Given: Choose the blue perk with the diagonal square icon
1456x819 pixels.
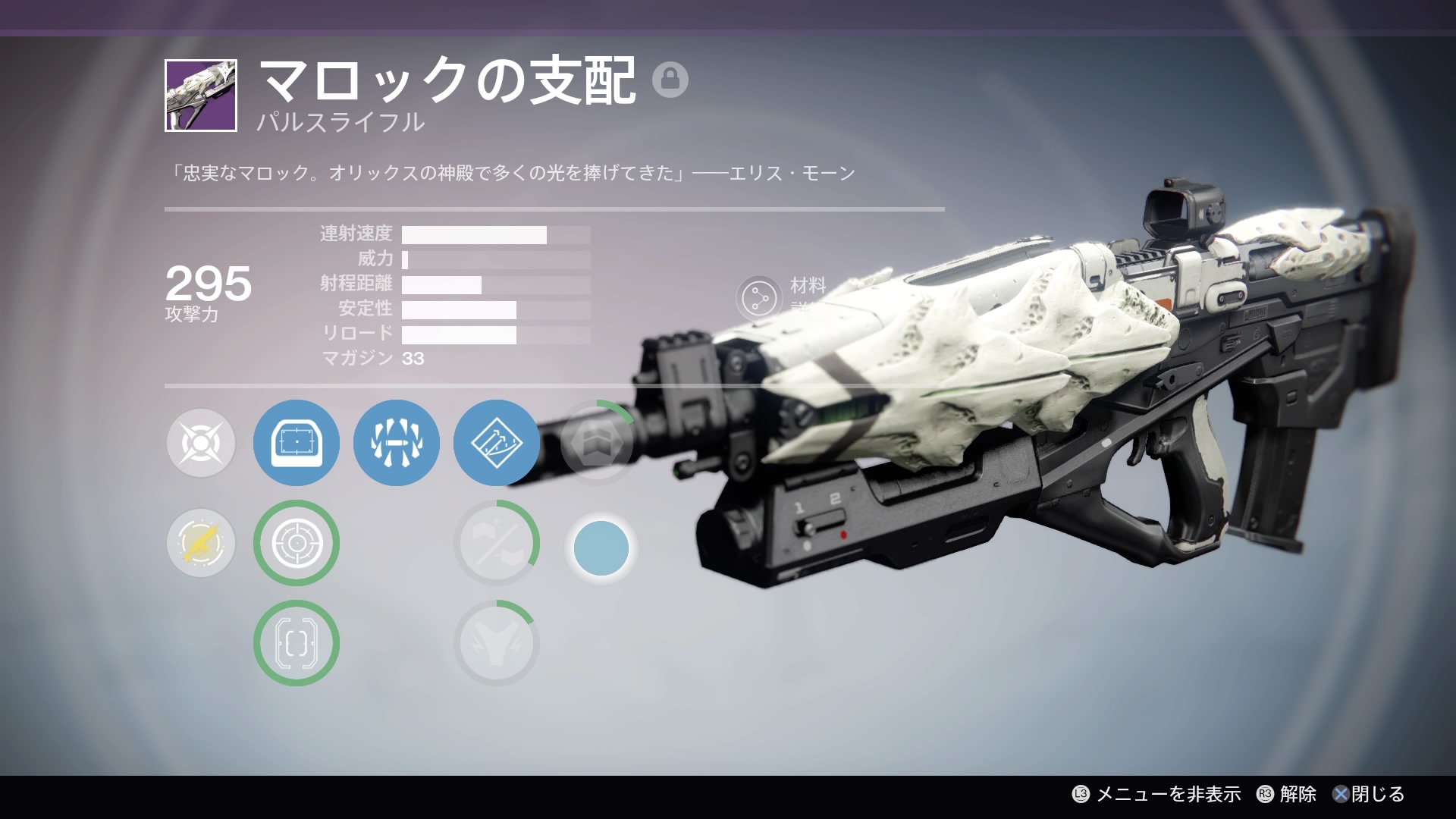Looking at the screenshot, I should (496, 443).
